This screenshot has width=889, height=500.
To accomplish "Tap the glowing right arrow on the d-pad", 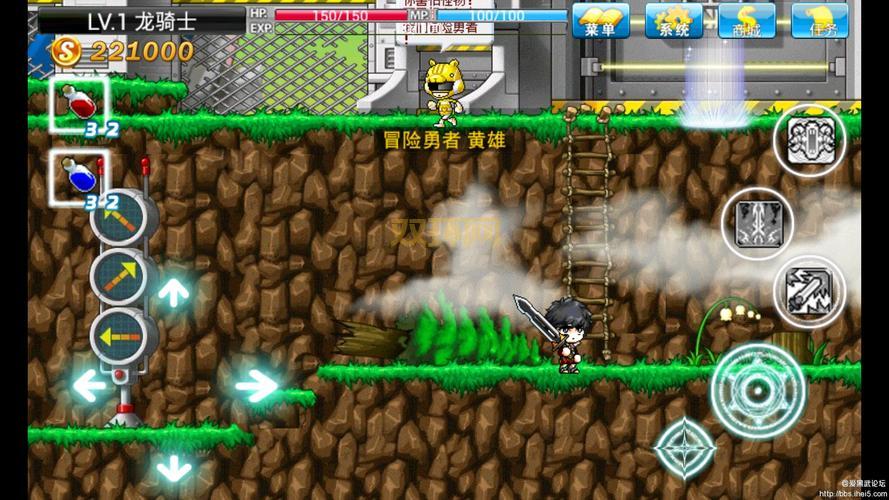I will coord(256,383).
